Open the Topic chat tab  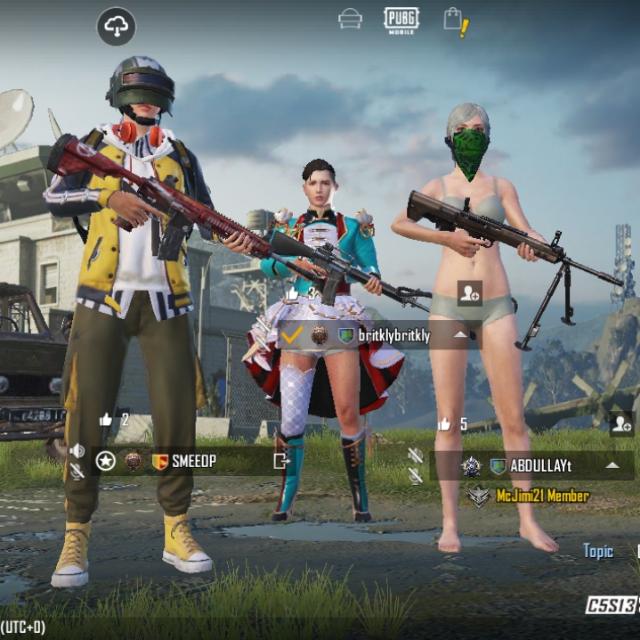pyautogui.click(x=598, y=551)
